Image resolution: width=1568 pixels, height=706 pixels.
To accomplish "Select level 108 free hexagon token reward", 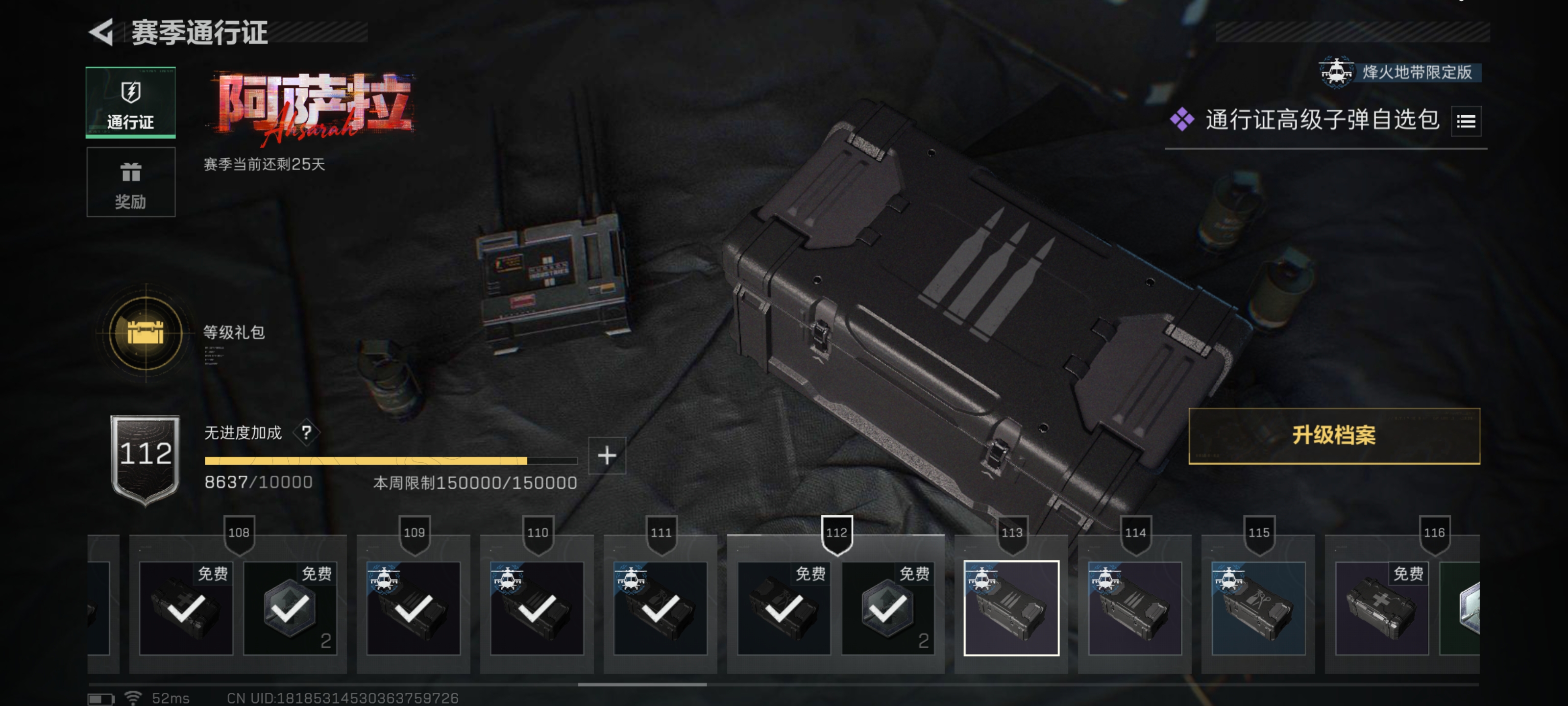I will pyautogui.click(x=290, y=608).
